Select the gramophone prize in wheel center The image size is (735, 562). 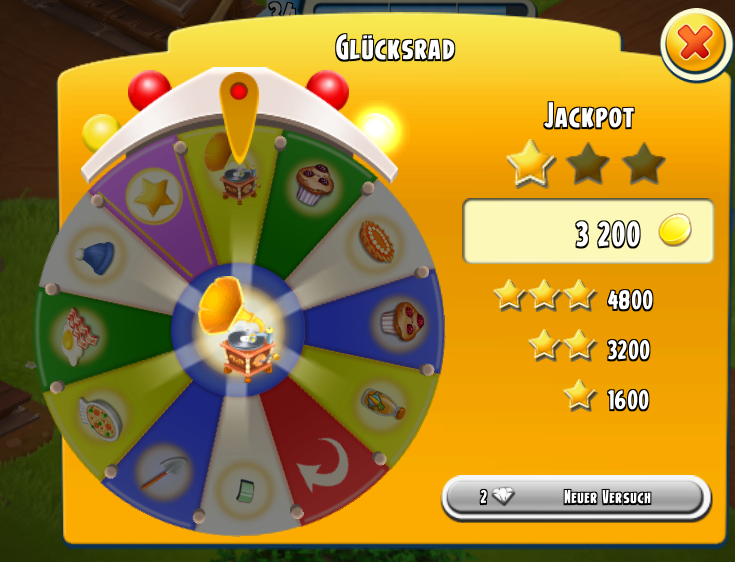click(x=238, y=331)
